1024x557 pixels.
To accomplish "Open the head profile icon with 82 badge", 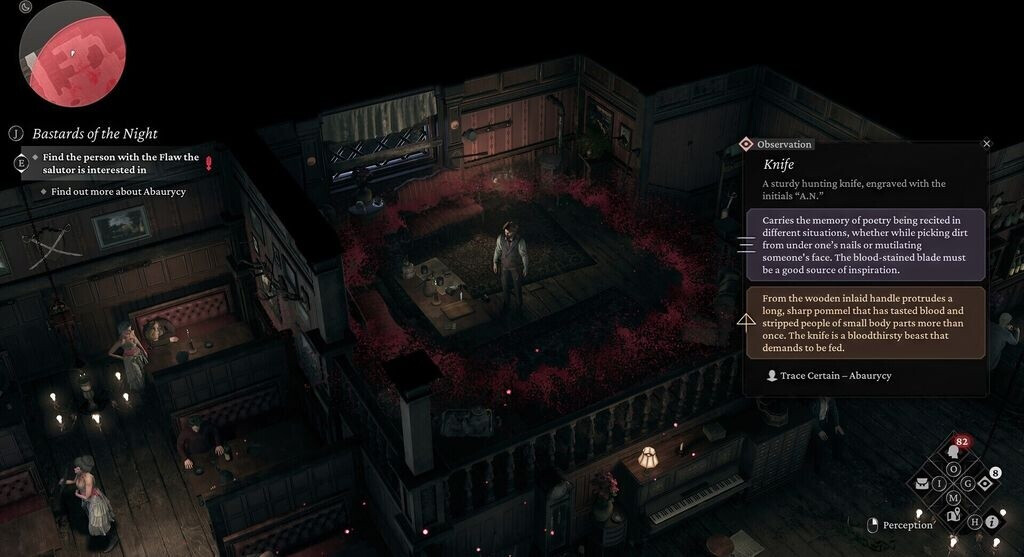I will coord(953,453).
